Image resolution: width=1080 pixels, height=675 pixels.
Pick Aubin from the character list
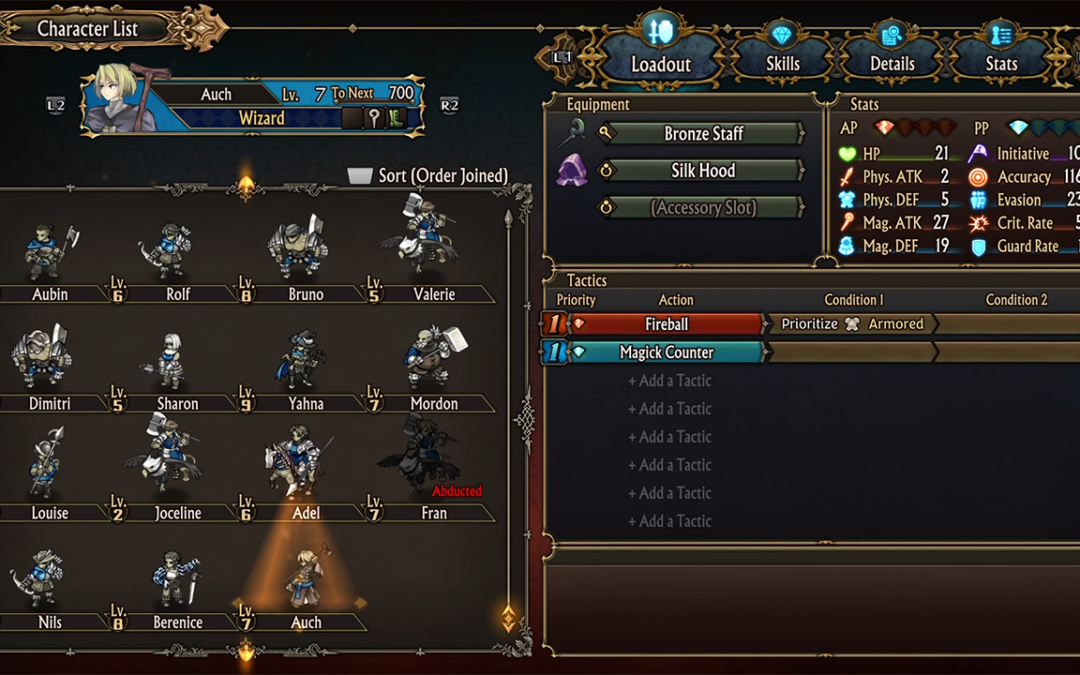(x=48, y=255)
